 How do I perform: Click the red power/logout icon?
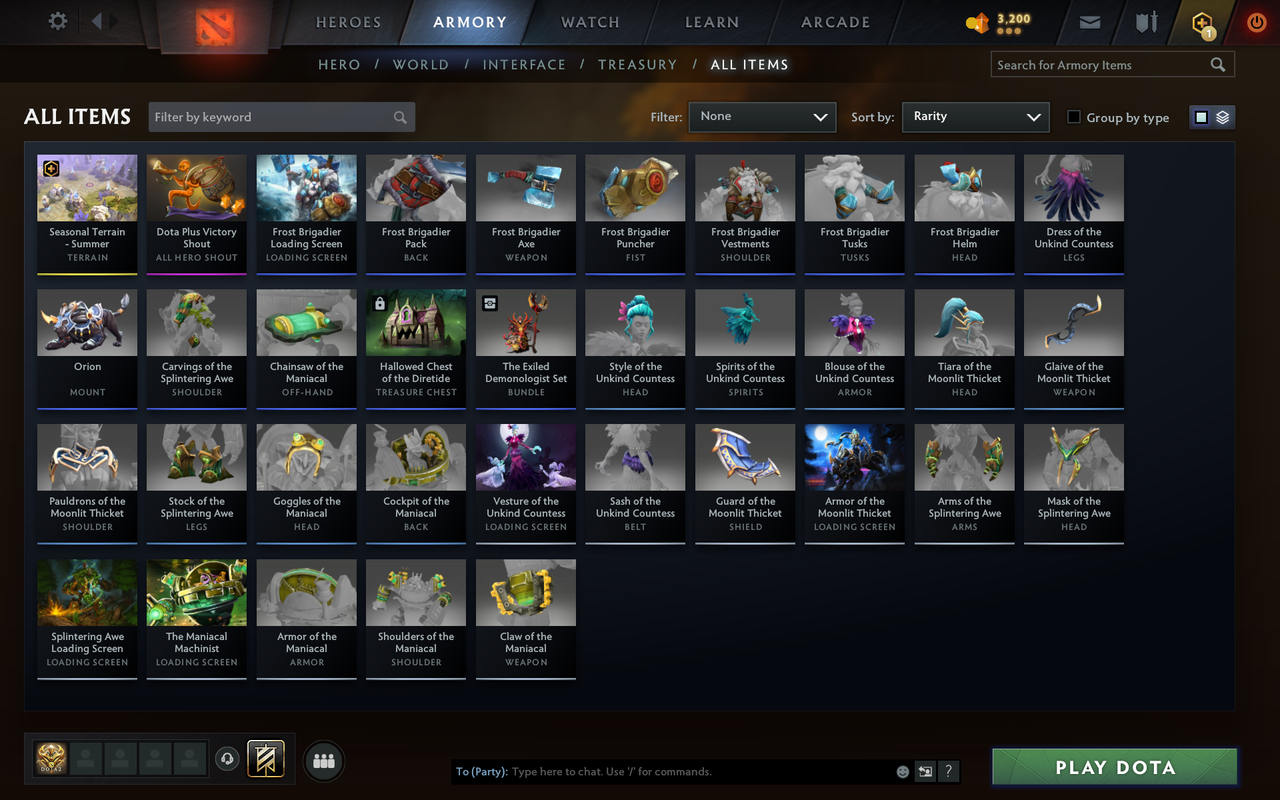click(x=1256, y=21)
